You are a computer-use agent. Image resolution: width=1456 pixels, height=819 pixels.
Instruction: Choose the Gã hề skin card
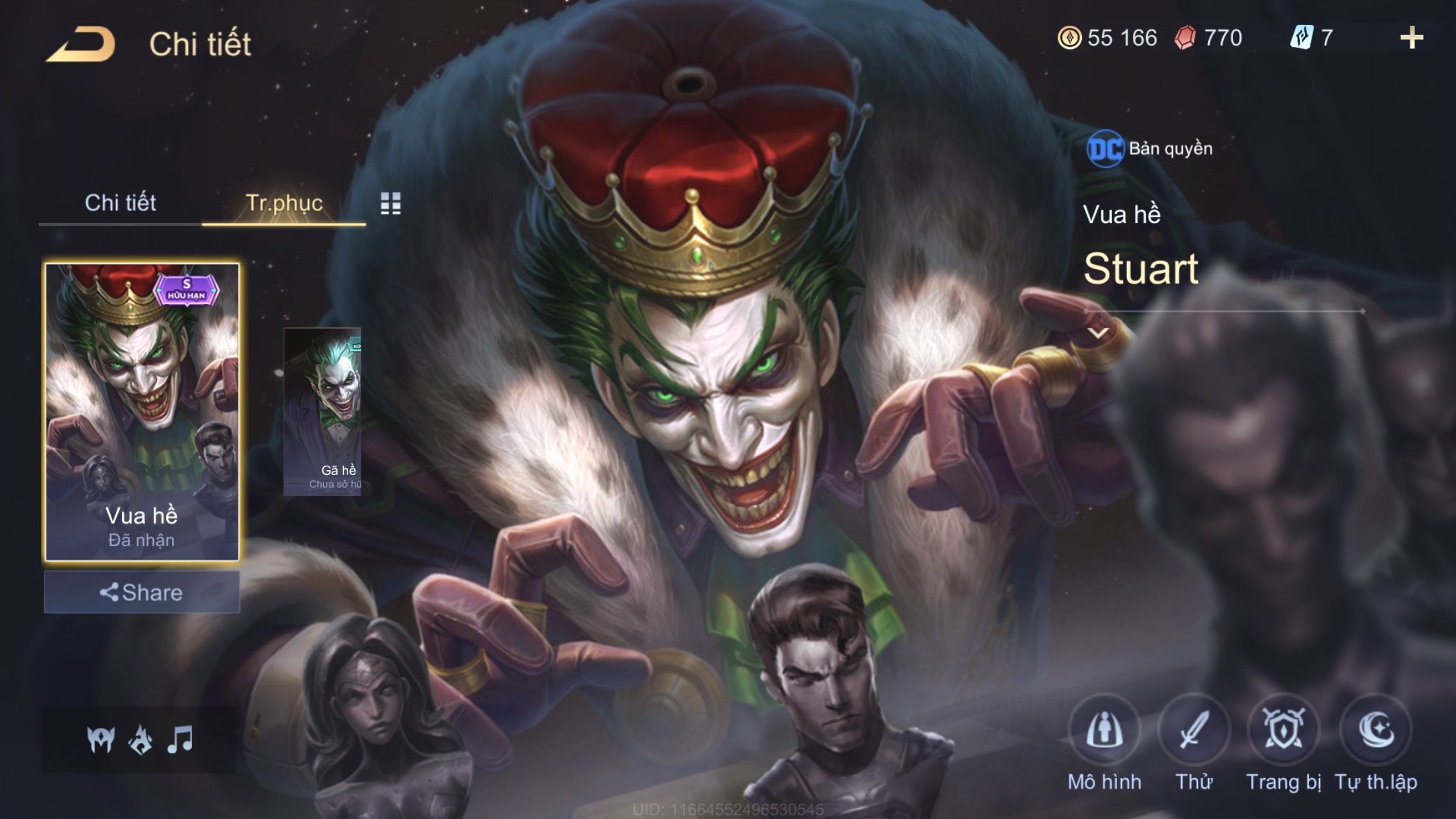(x=322, y=411)
